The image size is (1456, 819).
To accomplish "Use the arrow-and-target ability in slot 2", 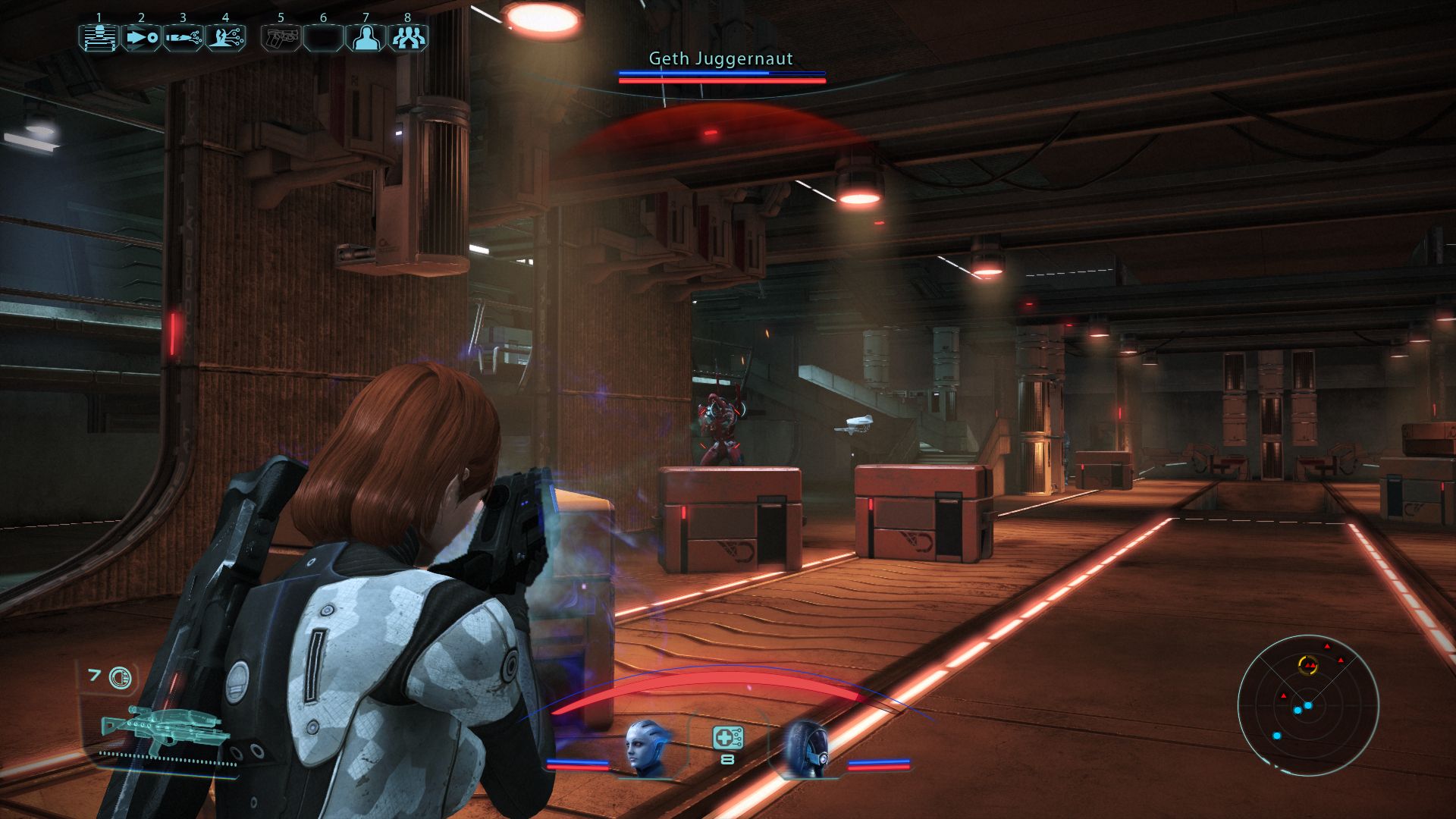I will click(141, 37).
